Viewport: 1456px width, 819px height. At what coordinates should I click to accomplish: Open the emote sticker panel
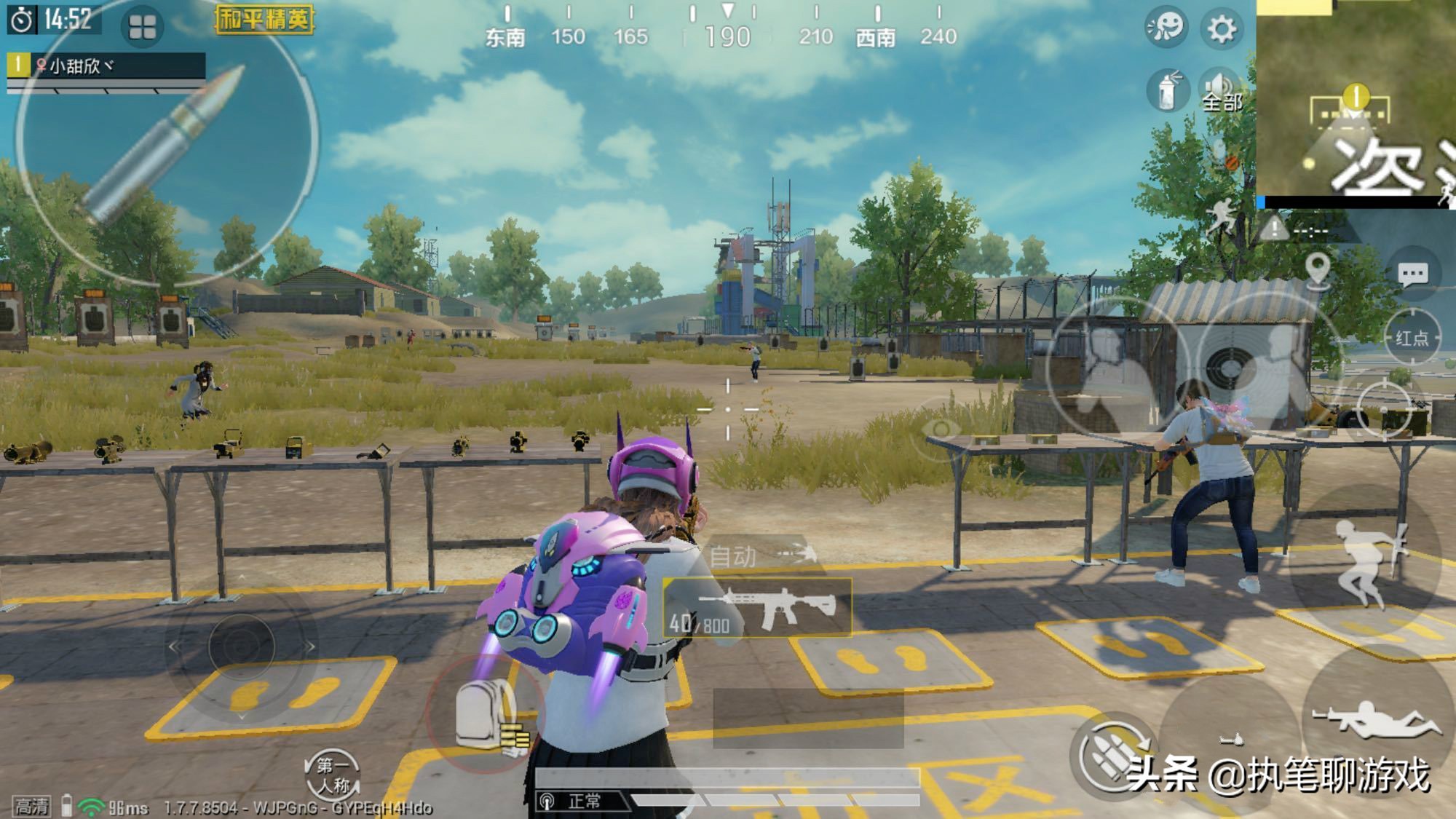click(x=1166, y=28)
